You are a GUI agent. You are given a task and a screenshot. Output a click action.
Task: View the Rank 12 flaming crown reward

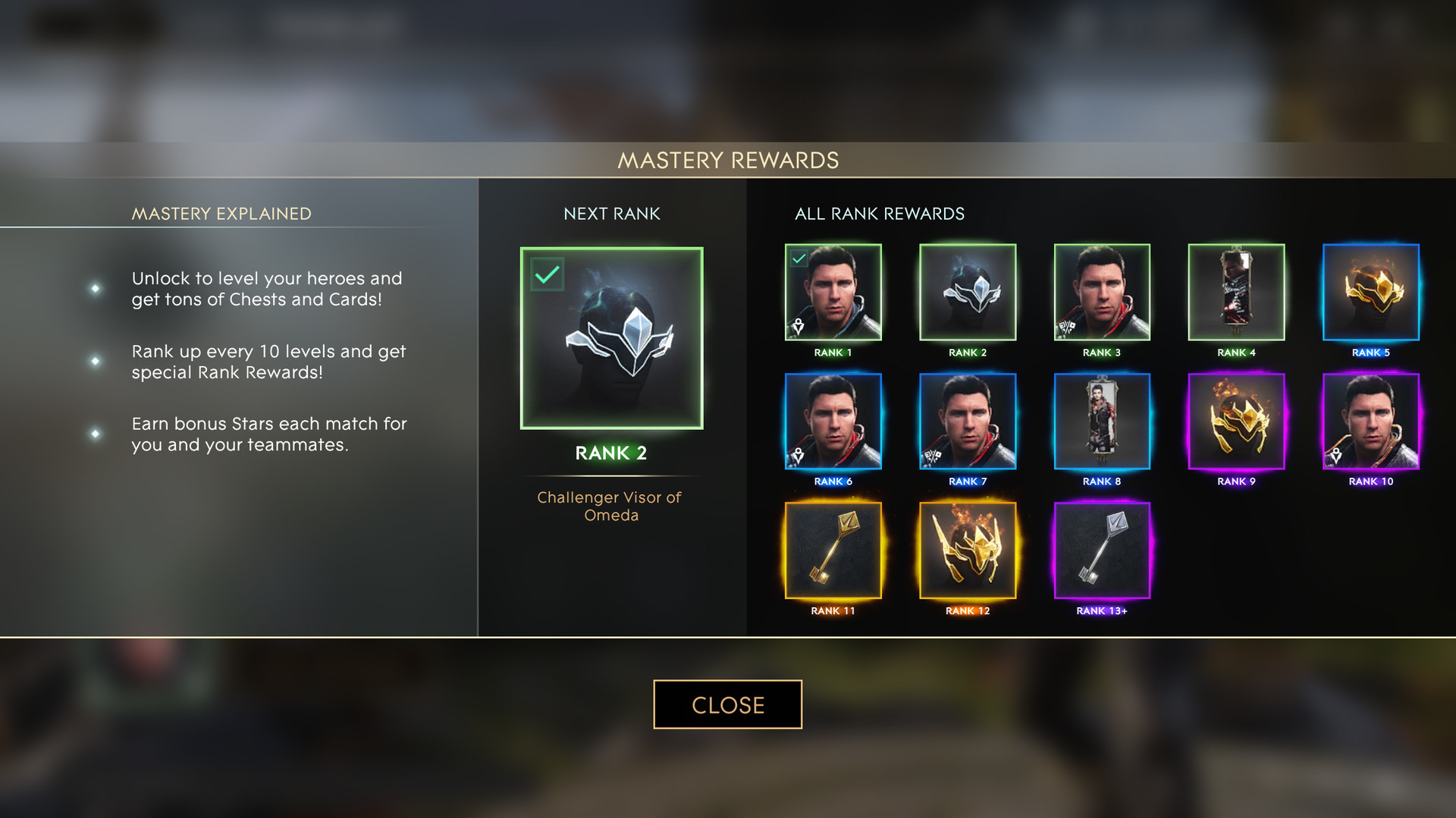coord(967,550)
